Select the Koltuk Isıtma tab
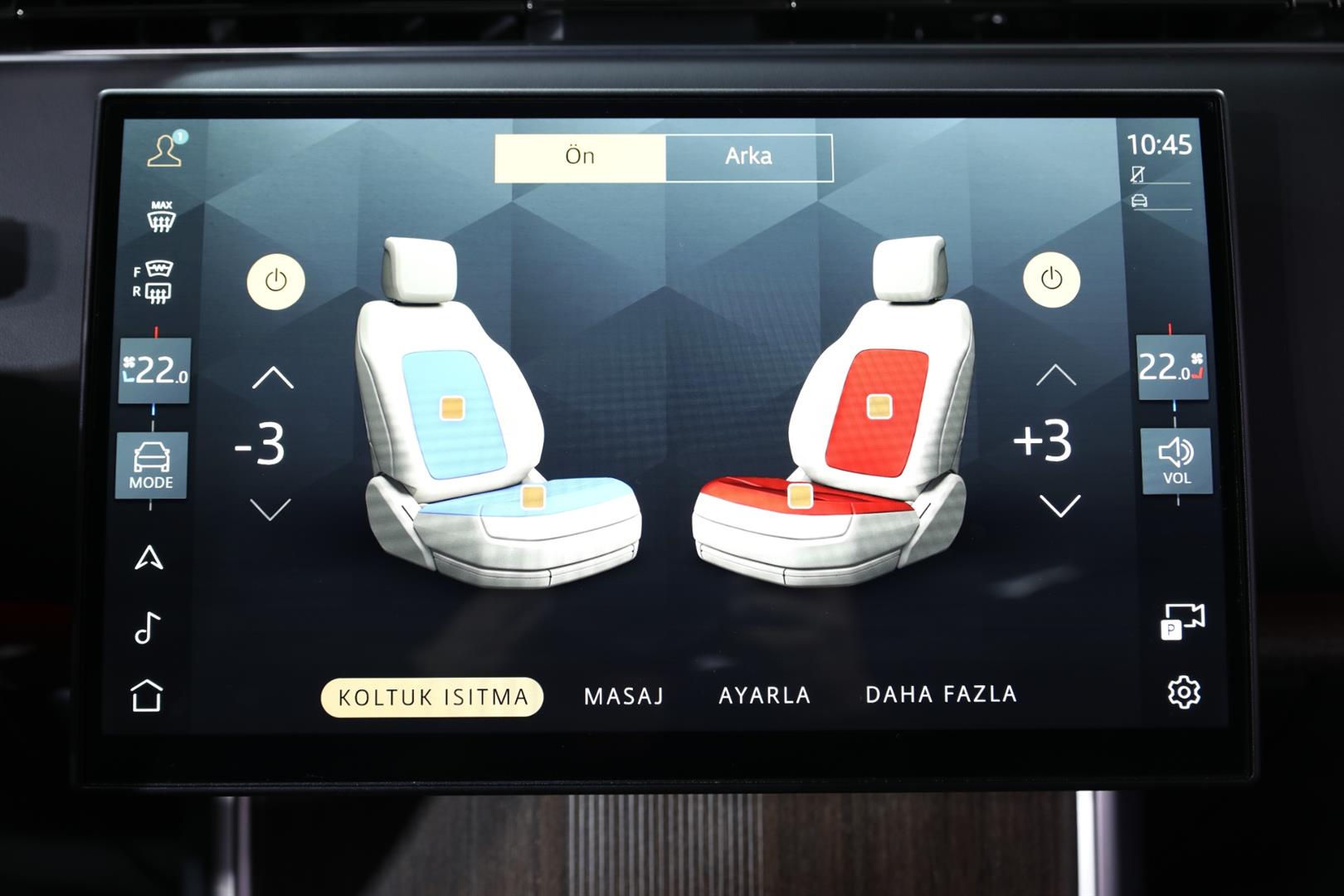 (x=432, y=697)
